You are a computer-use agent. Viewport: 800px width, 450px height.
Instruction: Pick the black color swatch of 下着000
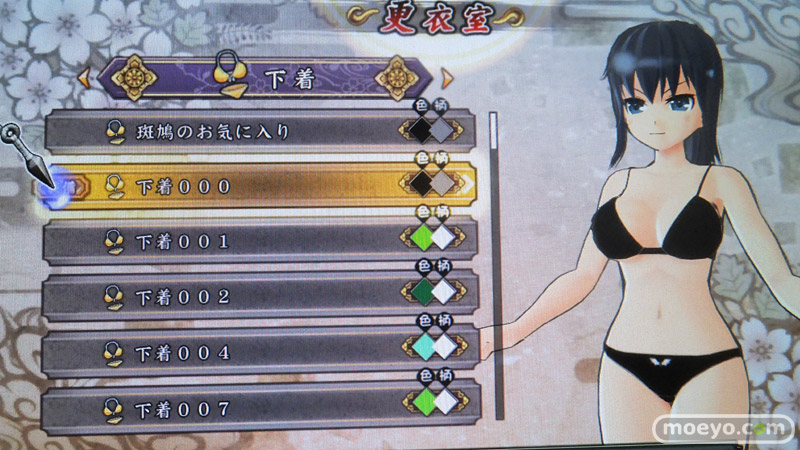(422, 182)
